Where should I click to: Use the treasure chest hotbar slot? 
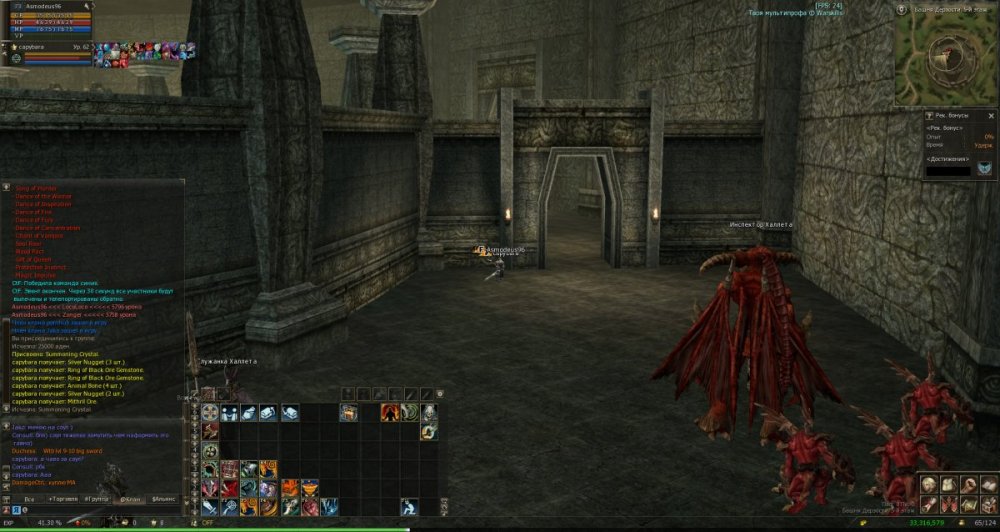point(348,412)
